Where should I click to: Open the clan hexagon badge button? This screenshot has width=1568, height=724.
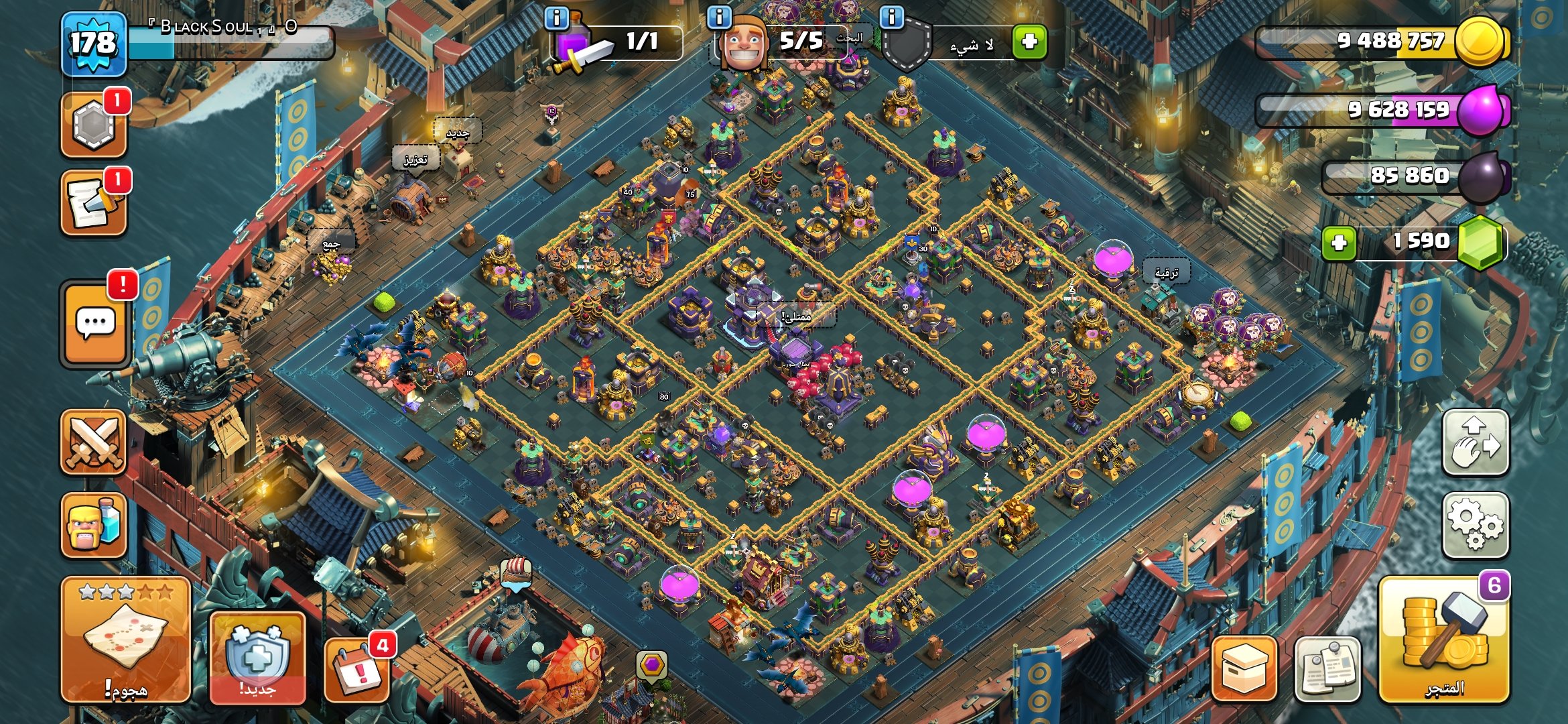click(x=94, y=125)
